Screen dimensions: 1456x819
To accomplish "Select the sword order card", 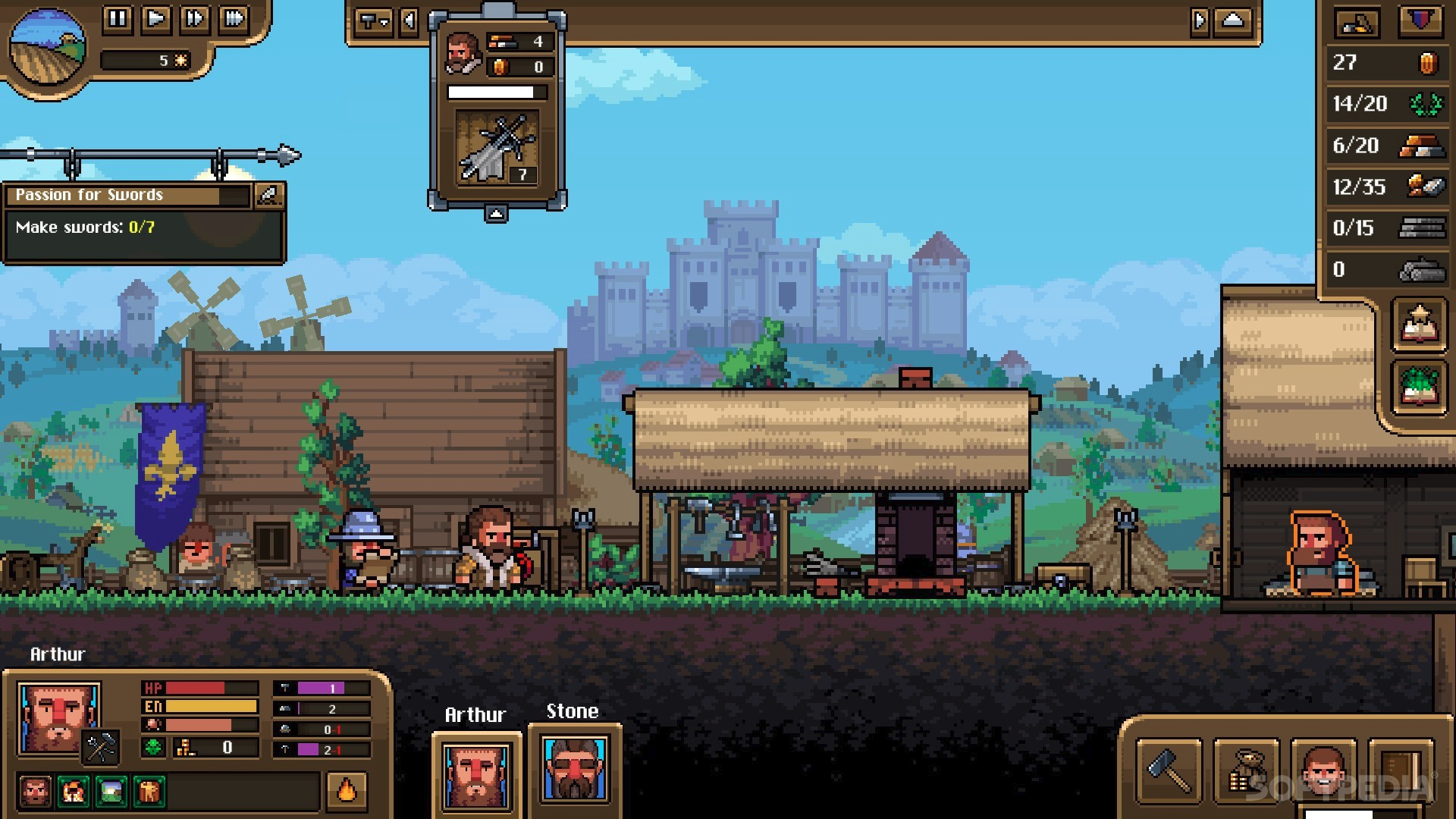I will (x=497, y=147).
